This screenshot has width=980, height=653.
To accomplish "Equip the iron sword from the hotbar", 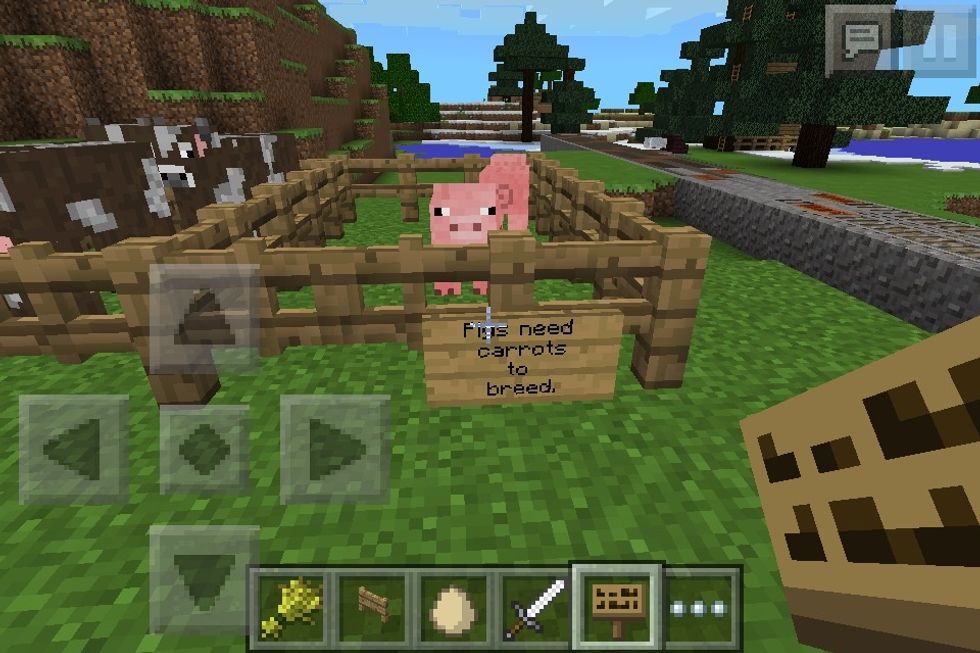I will click(x=536, y=606).
